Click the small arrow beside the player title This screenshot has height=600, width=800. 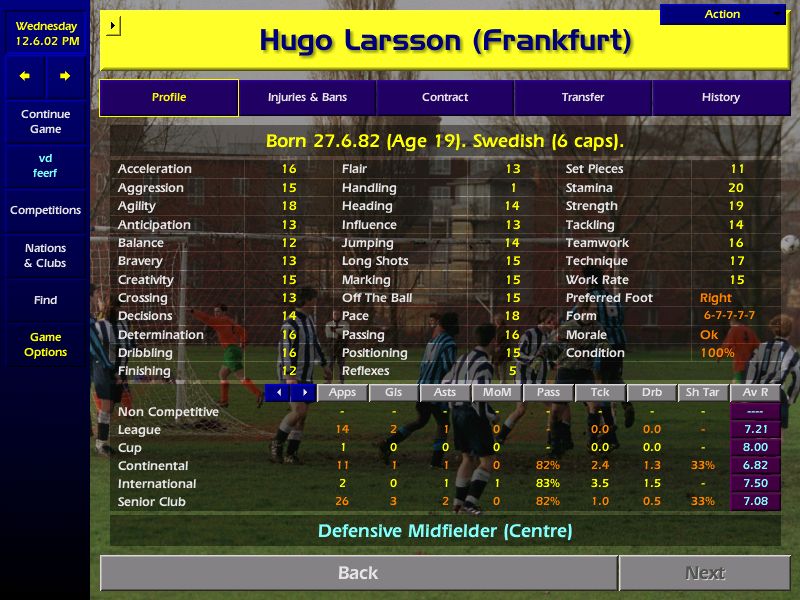coord(112,25)
